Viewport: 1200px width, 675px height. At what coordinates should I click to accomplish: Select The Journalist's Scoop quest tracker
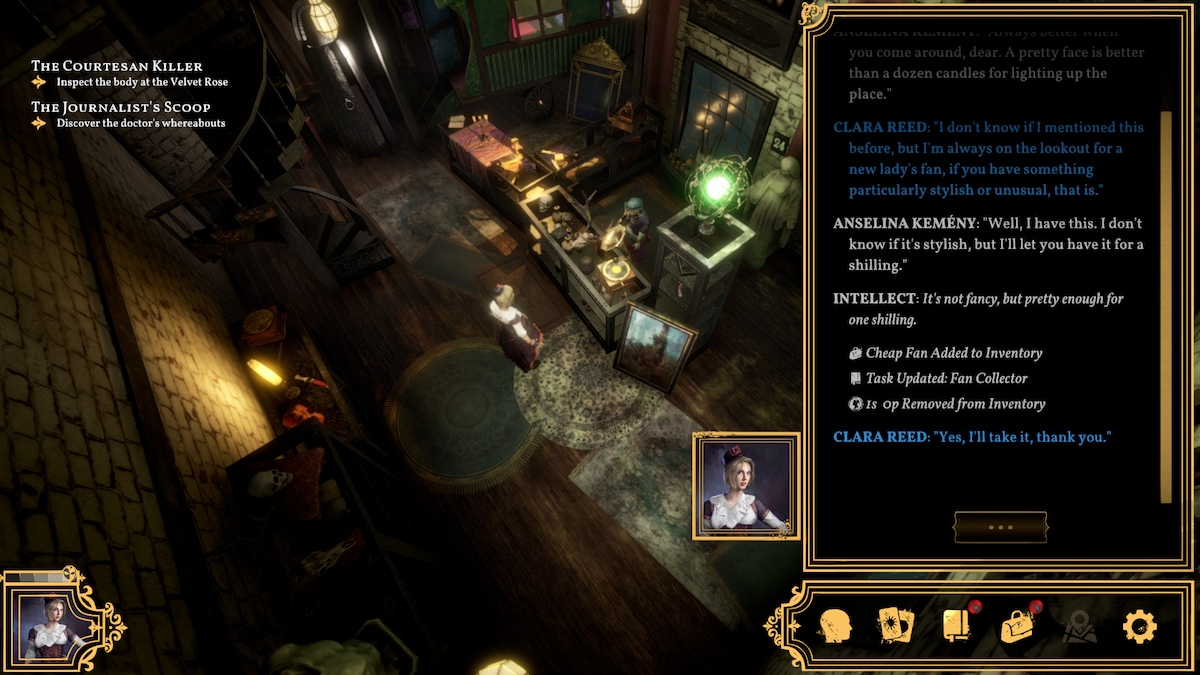point(121,107)
